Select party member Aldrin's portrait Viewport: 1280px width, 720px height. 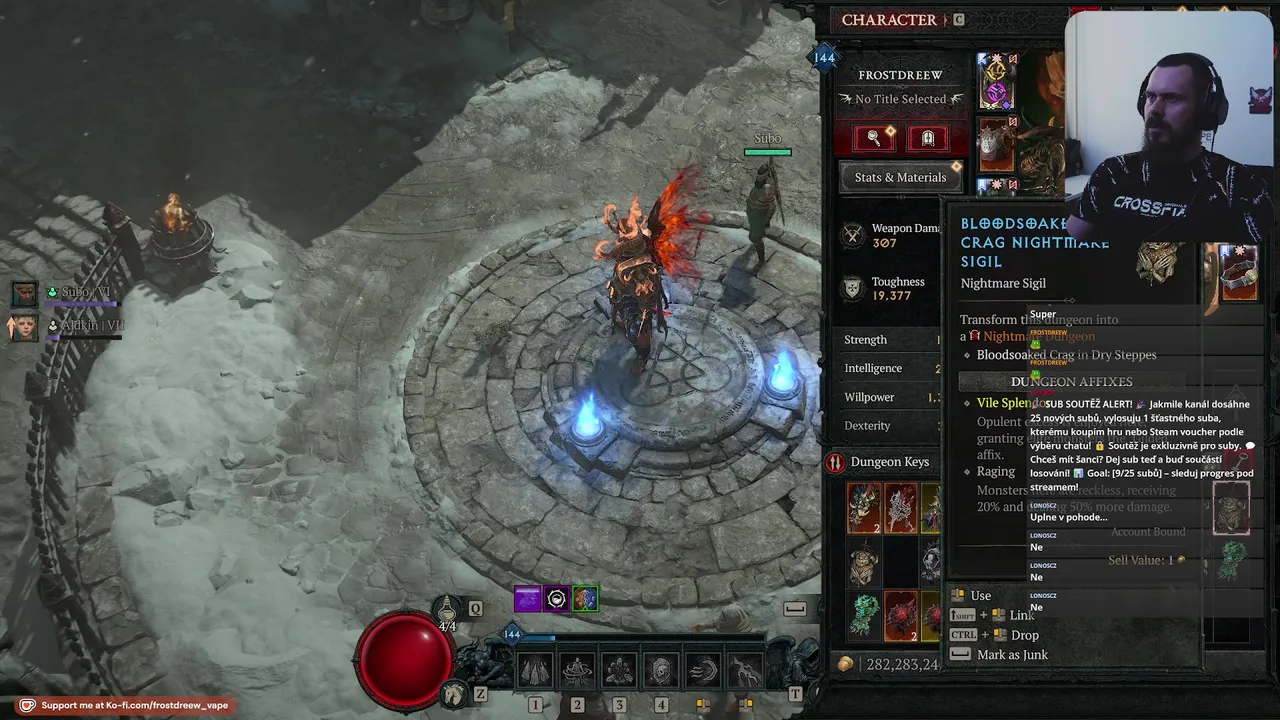tap(24, 327)
